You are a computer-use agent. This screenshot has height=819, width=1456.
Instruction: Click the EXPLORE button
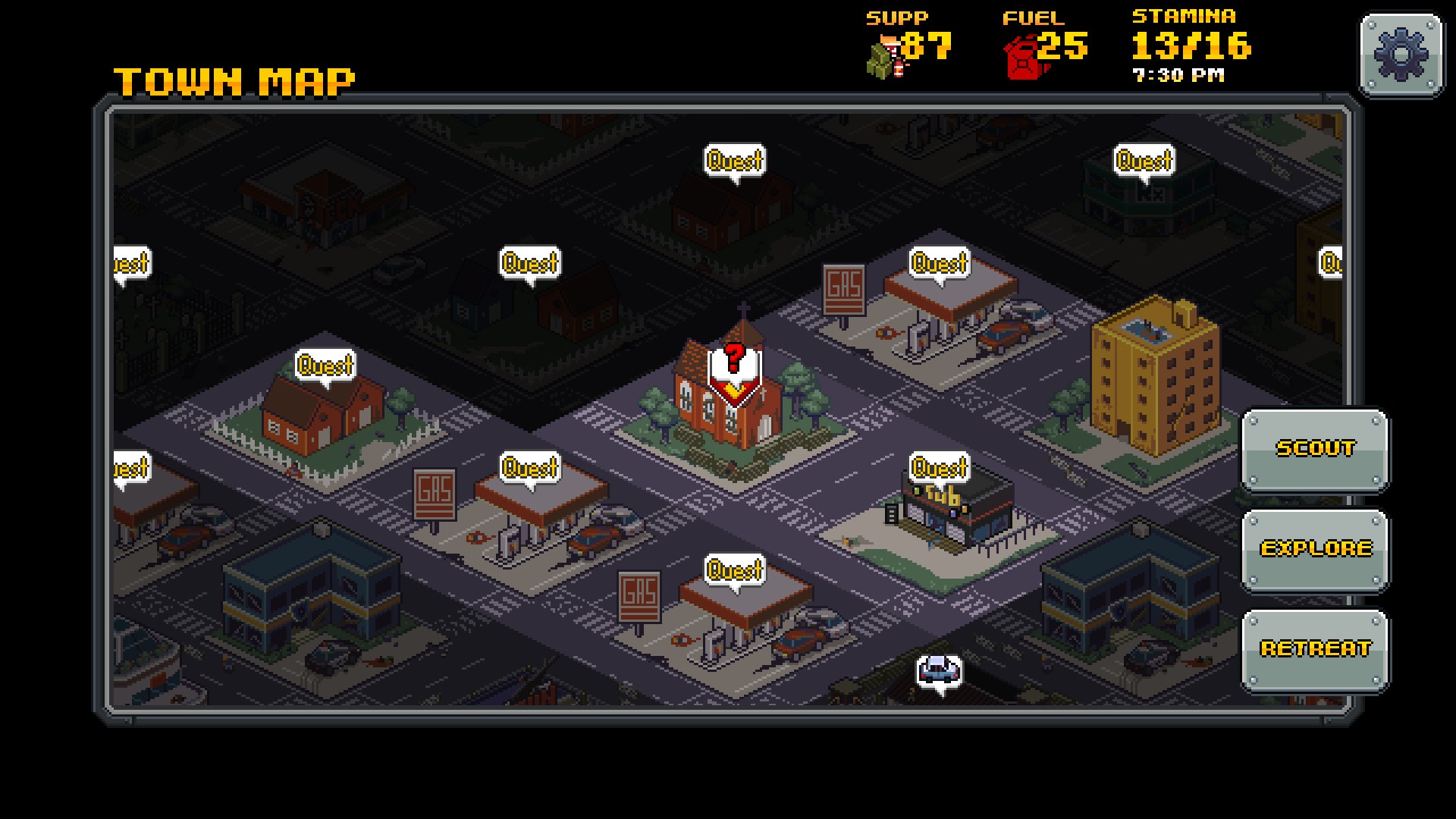(x=1318, y=550)
